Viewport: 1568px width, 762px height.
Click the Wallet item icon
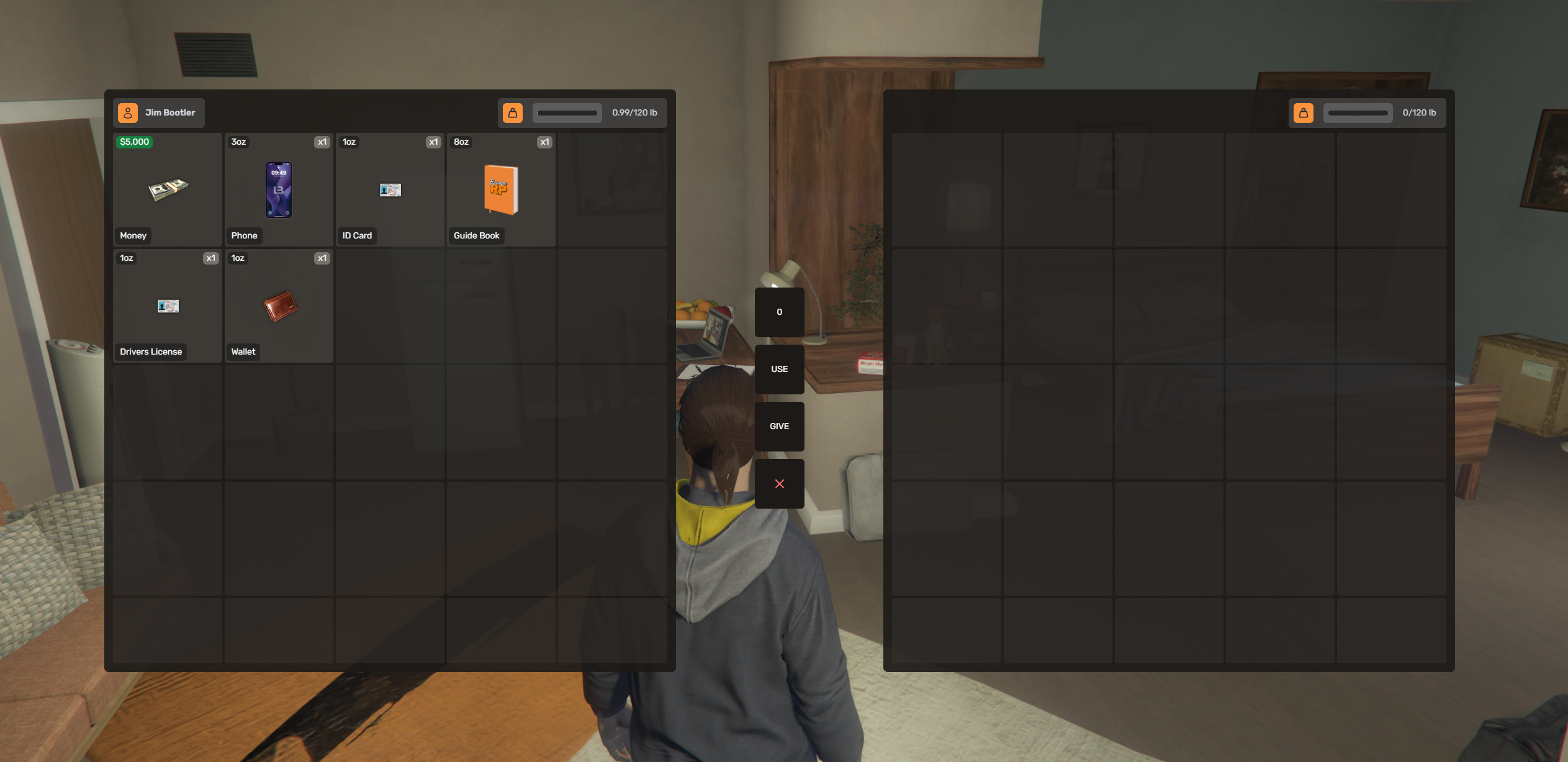tap(278, 306)
